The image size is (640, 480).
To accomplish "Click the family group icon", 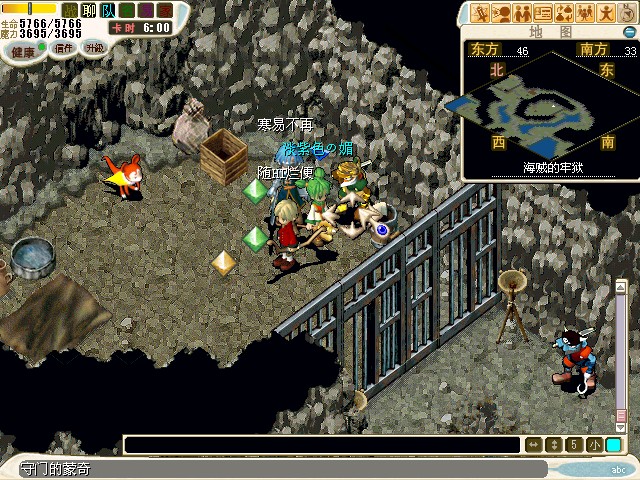I will coord(585,13).
